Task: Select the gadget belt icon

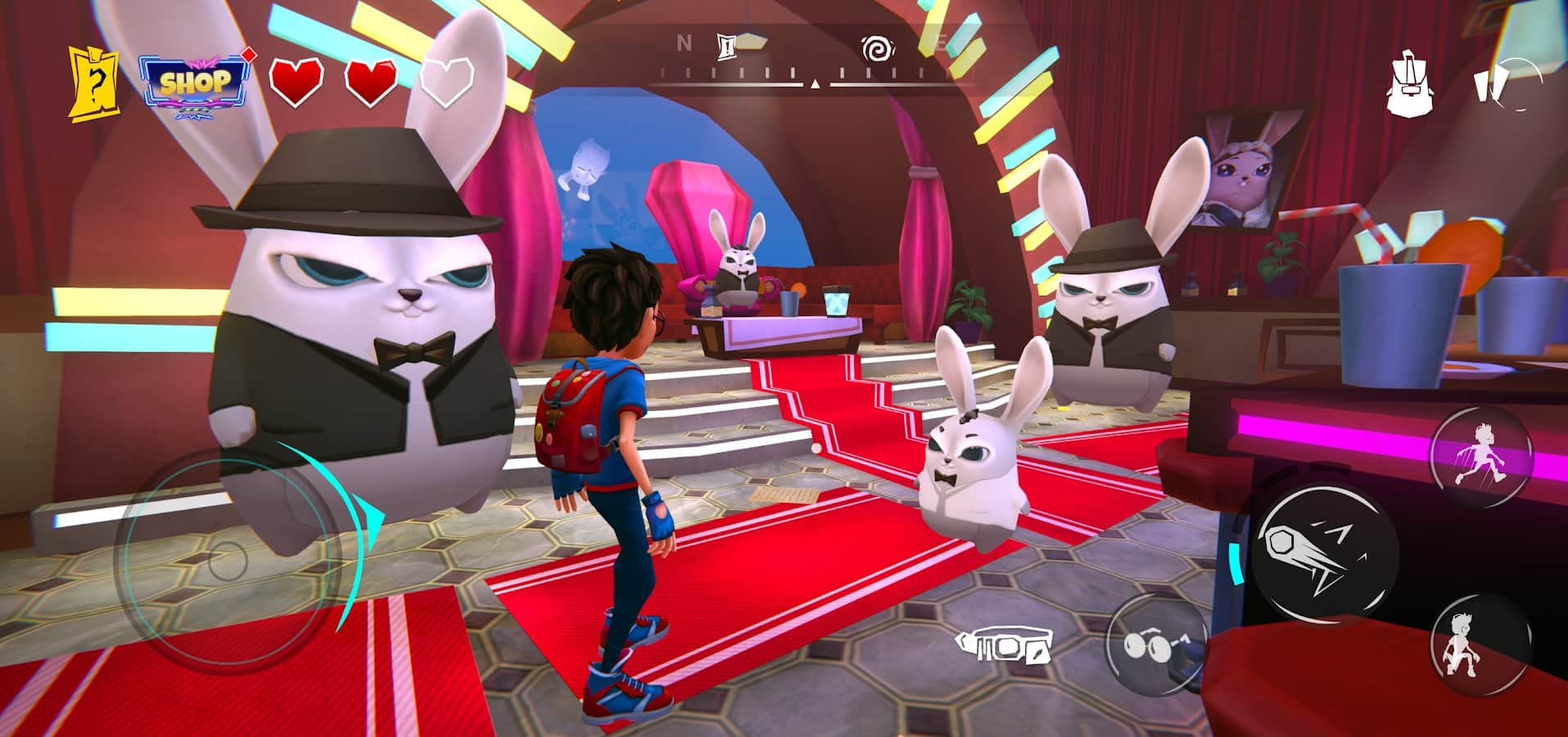Action: click(1004, 647)
